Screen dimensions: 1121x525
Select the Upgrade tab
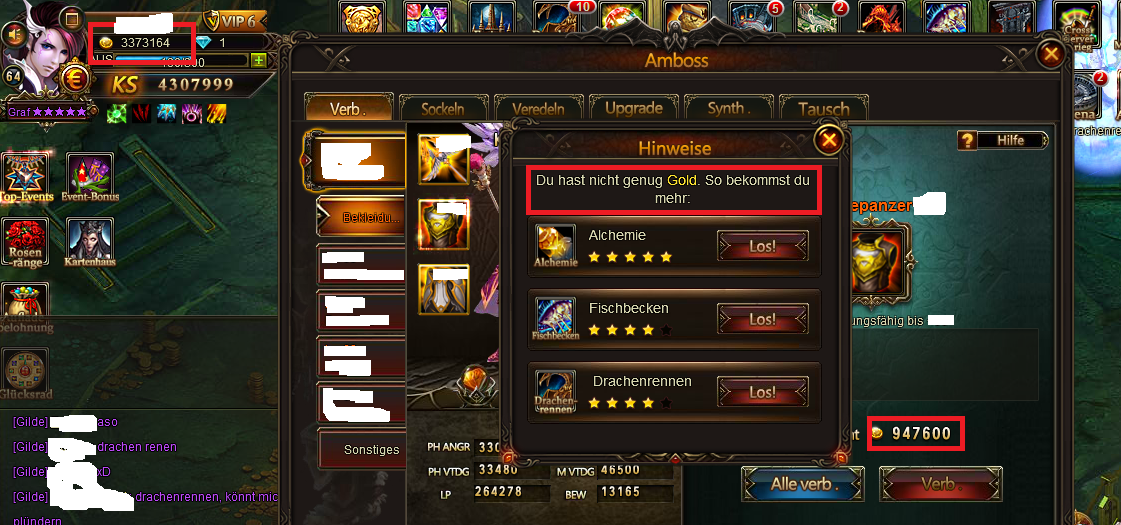click(x=633, y=108)
